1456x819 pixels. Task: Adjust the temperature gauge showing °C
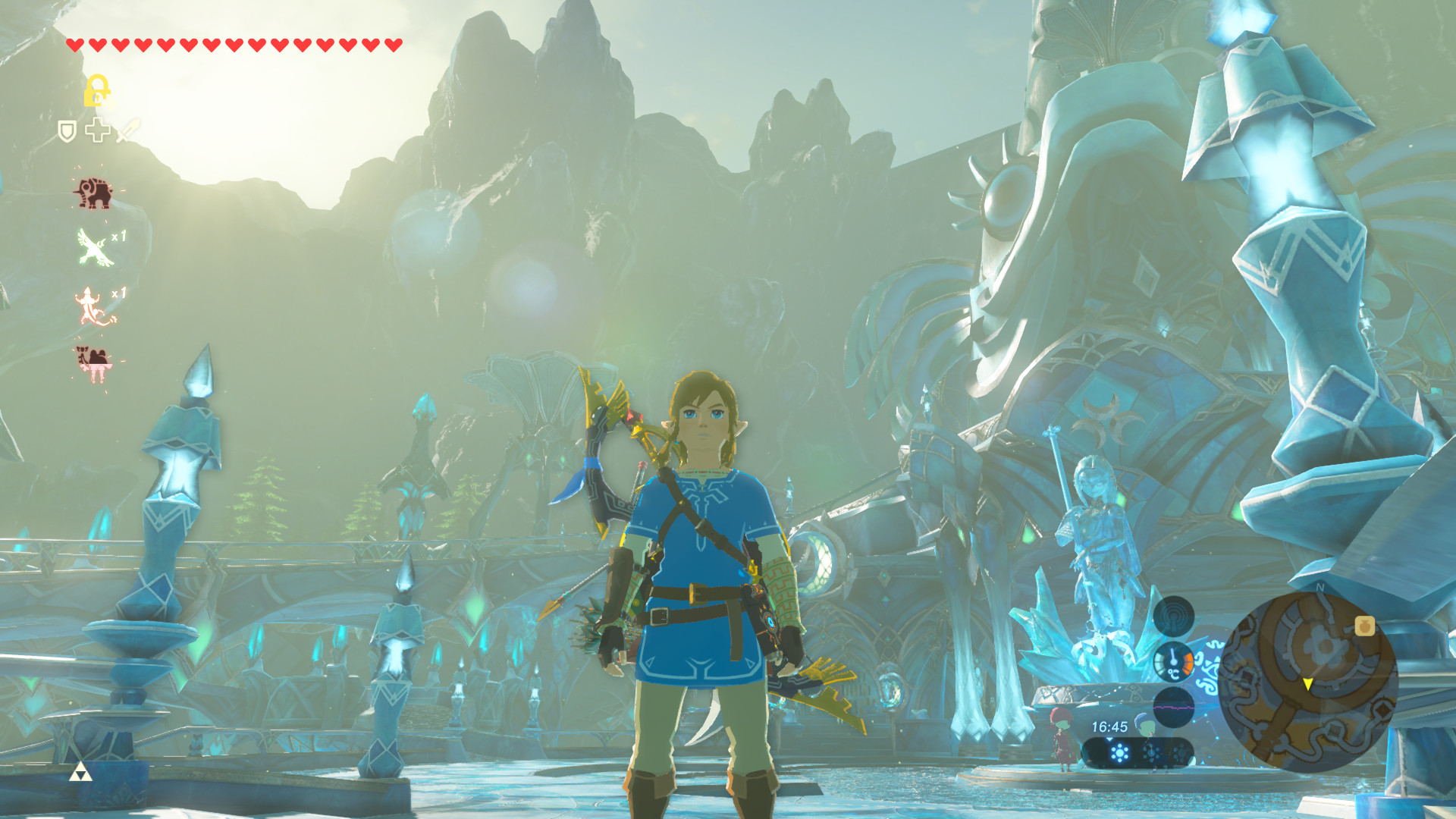coord(1174,664)
